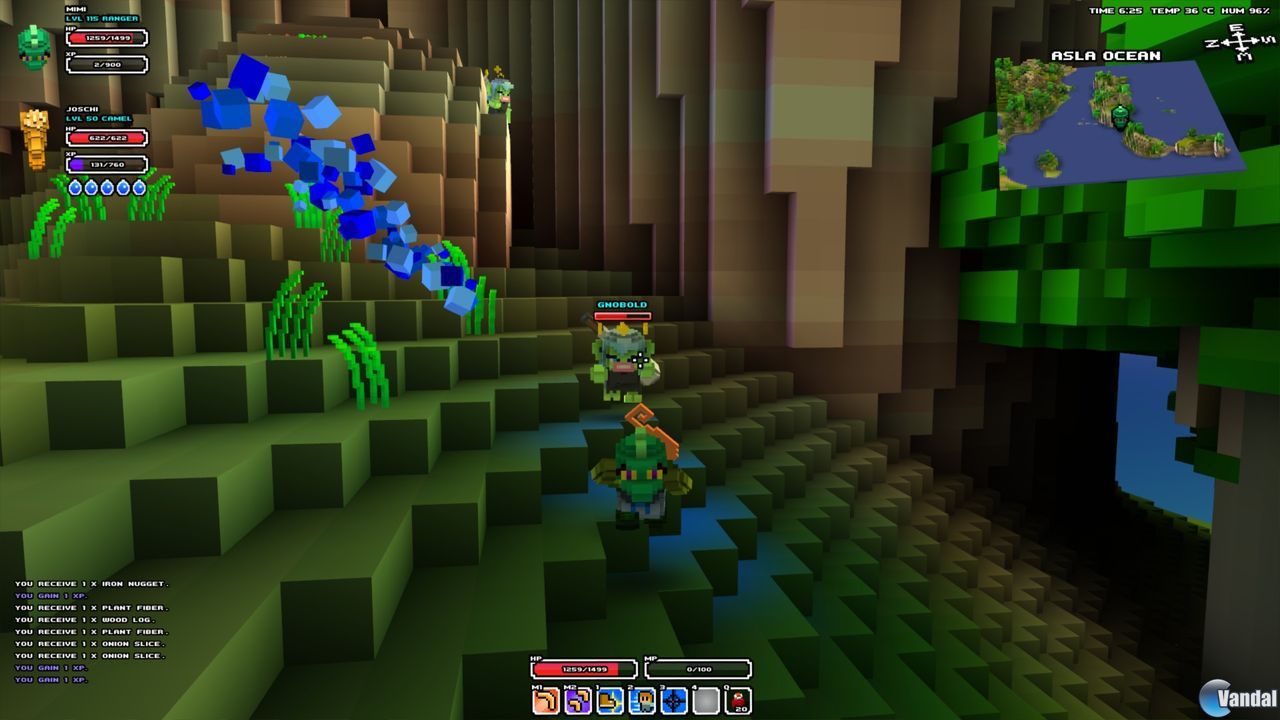Click the Asla Ocean map title
The width and height of the screenshot is (1280, 720).
point(1108,56)
